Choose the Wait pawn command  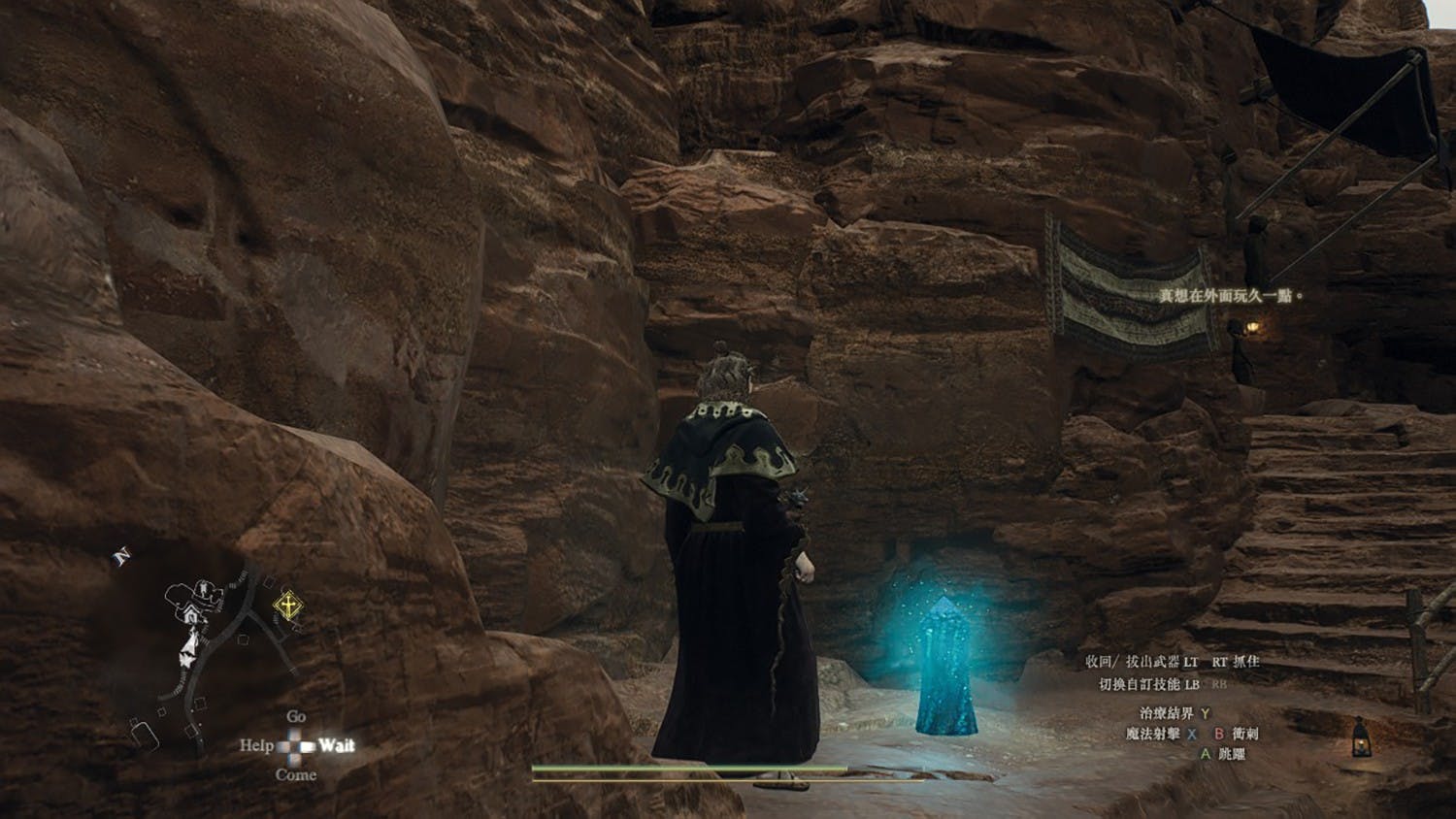[x=336, y=745]
